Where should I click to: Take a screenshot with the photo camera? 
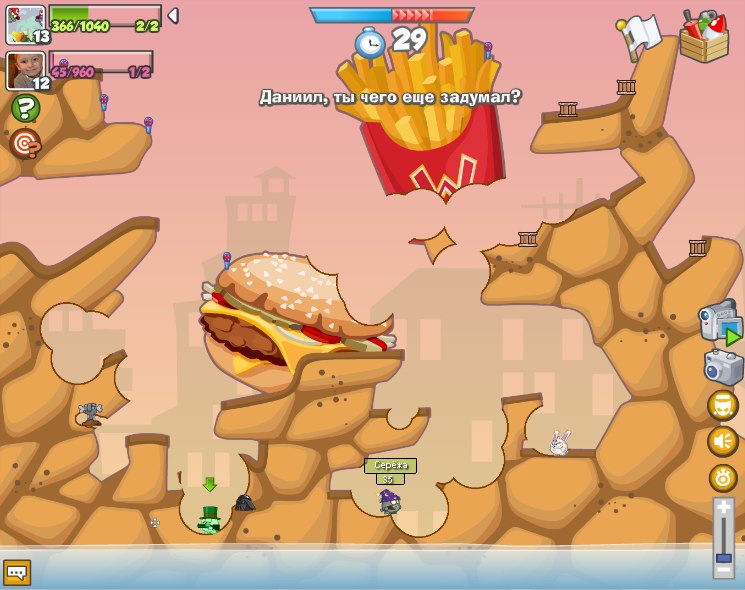(723, 368)
